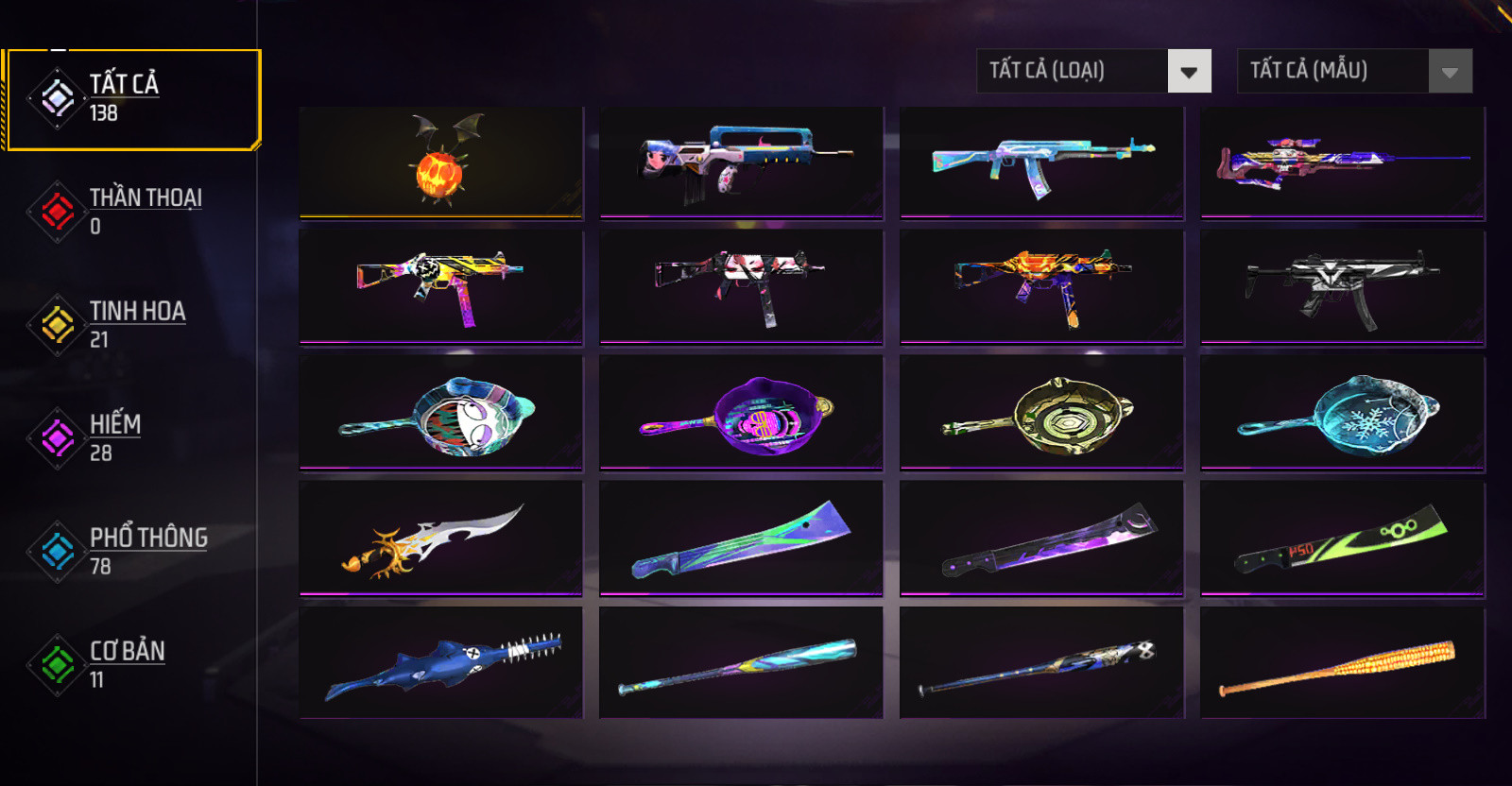This screenshot has height=786, width=1512.
Task: Pick the purple sniper rifle skin
Action: 1343,162
